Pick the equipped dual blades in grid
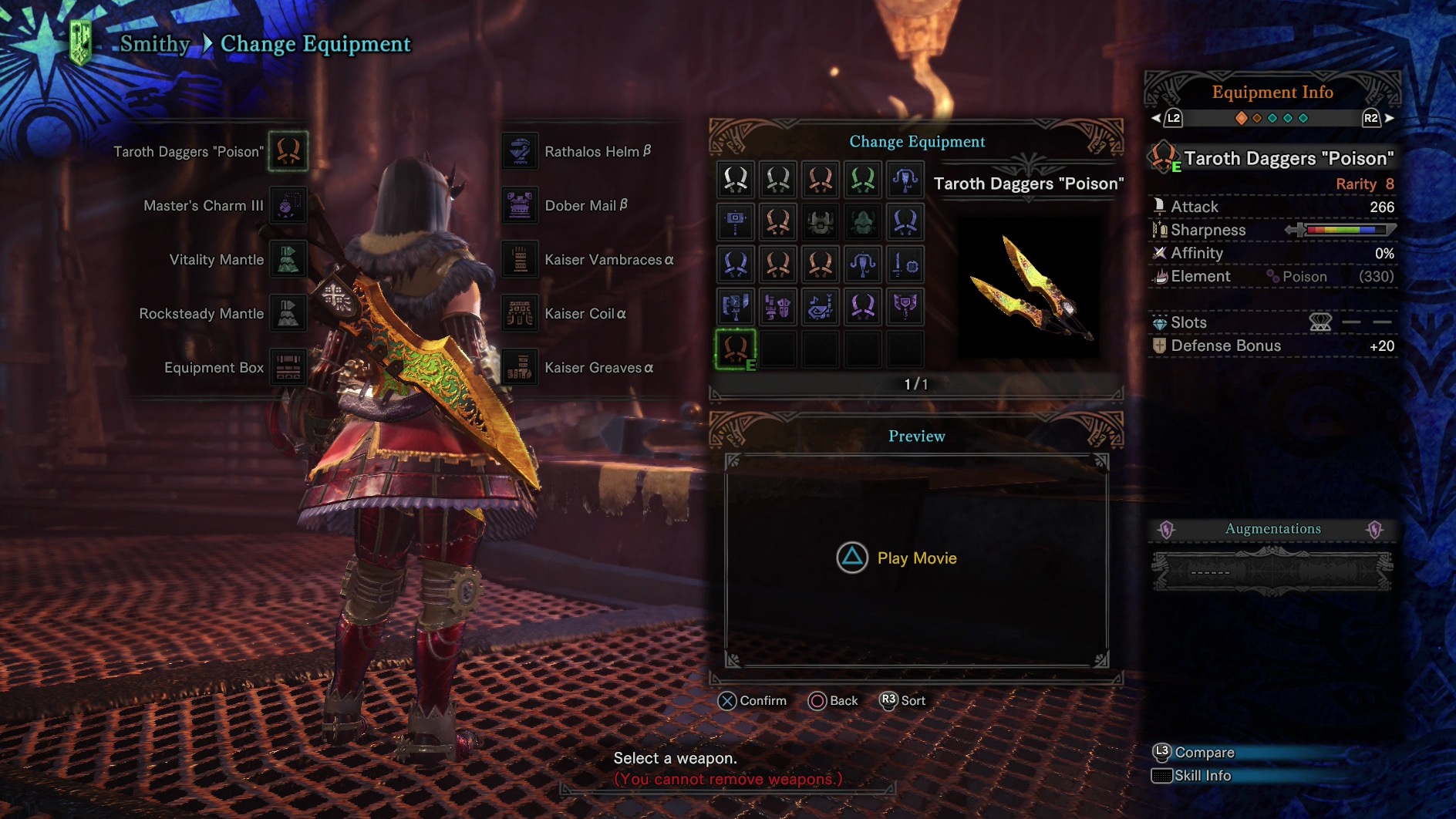Screen dimensions: 1456x819 (x=736, y=349)
